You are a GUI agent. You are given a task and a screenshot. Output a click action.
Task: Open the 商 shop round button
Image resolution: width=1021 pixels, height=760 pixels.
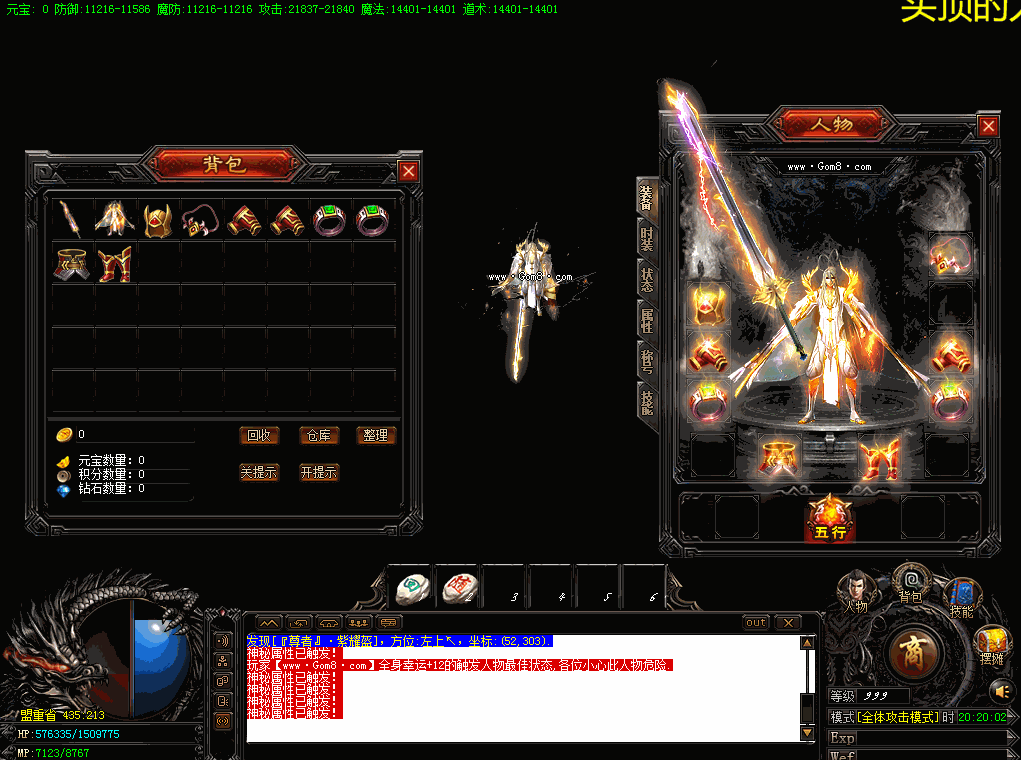(914, 654)
